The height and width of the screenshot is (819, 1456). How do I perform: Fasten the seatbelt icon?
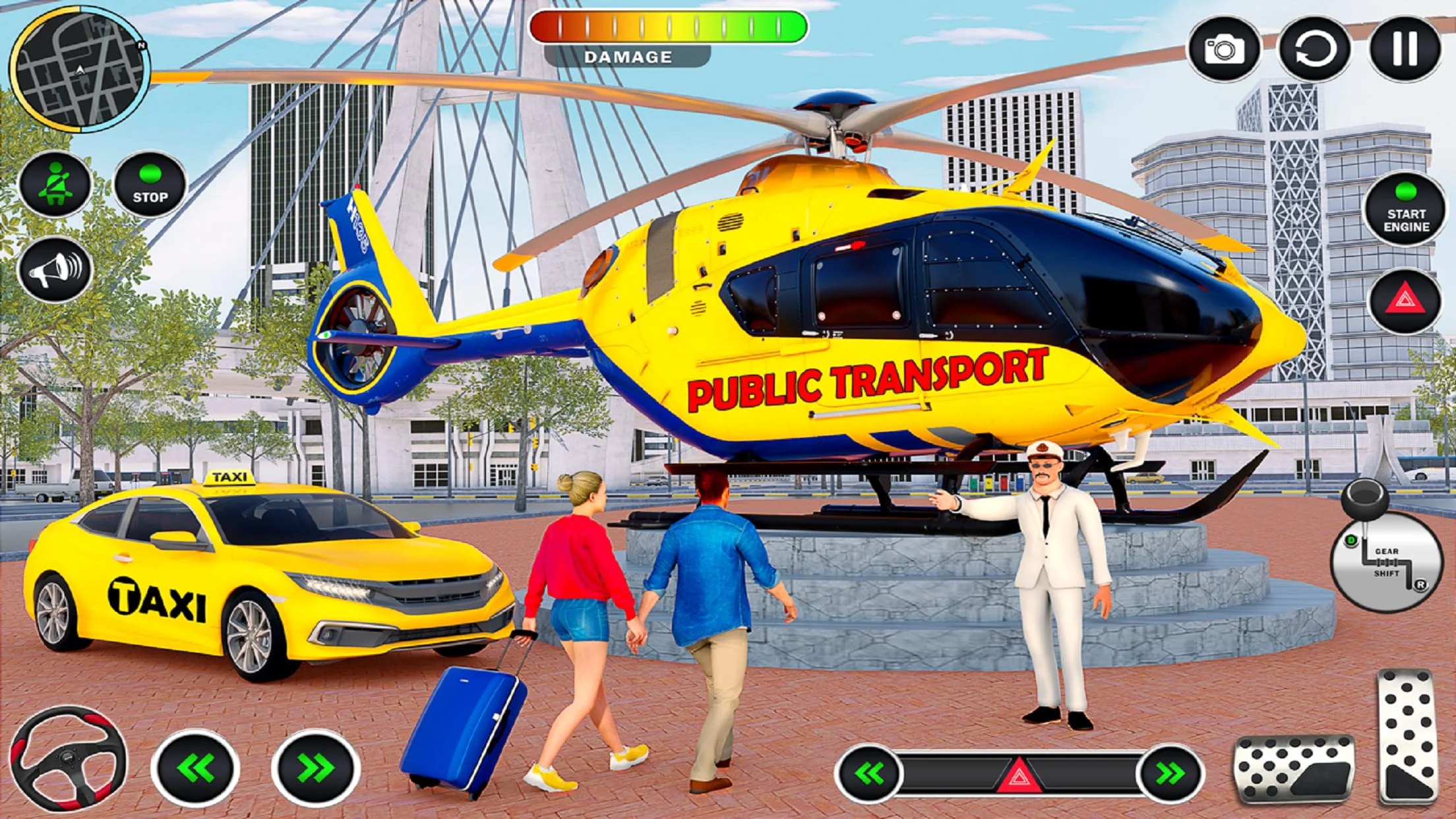56,187
